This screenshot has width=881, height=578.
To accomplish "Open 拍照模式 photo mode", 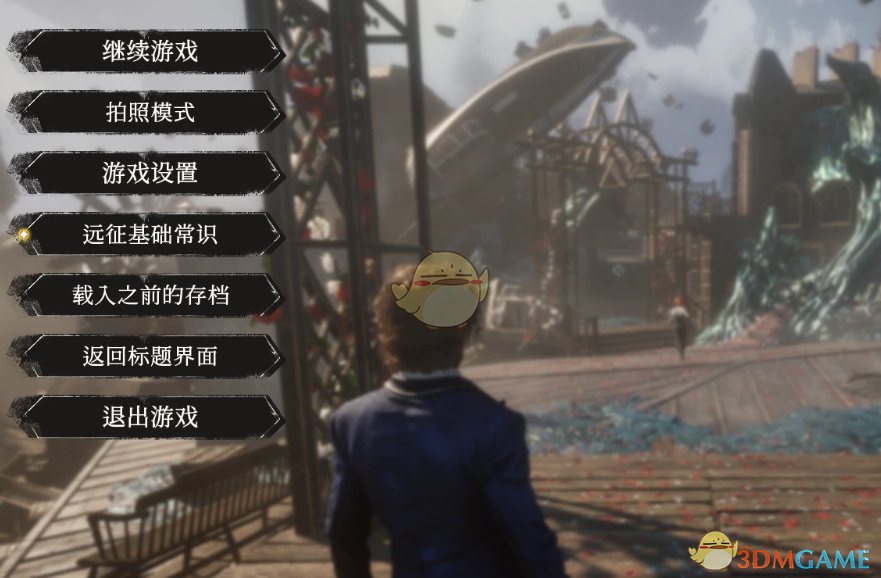I will [x=150, y=112].
